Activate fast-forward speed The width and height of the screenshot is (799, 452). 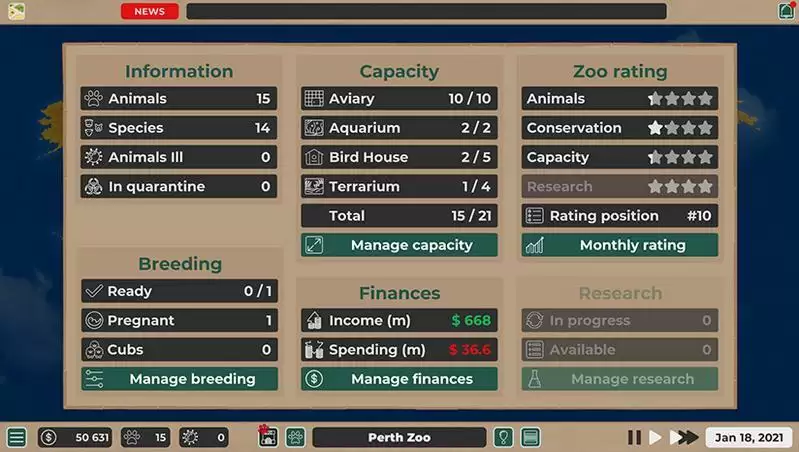684,437
